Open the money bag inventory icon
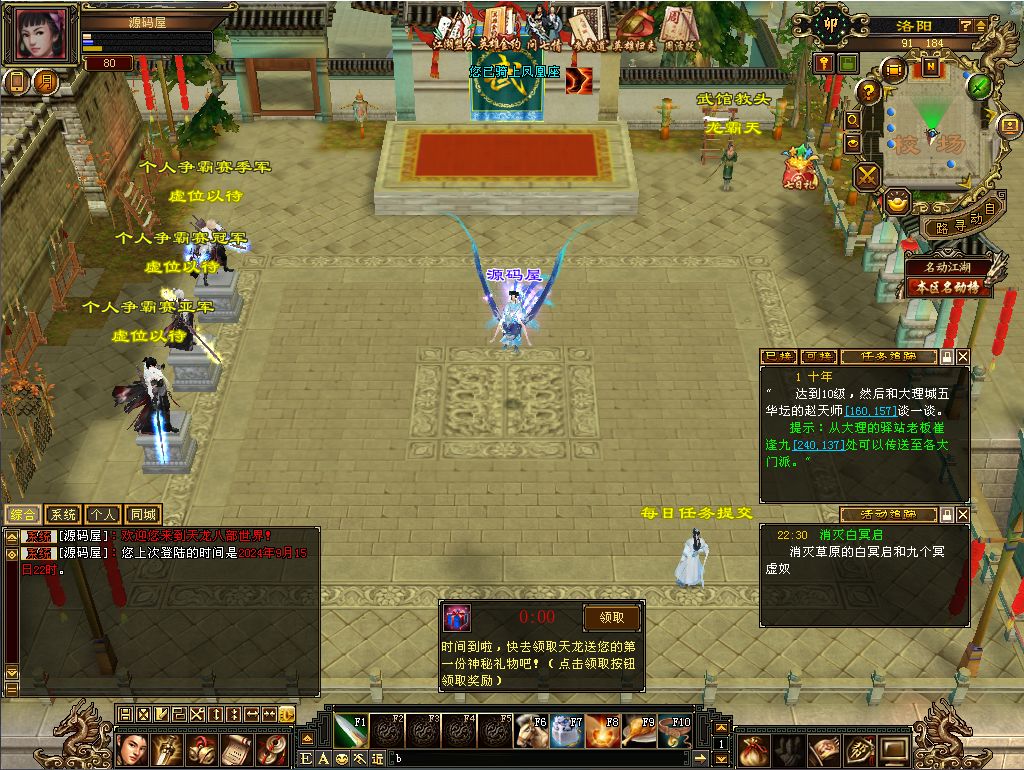 [756, 749]
